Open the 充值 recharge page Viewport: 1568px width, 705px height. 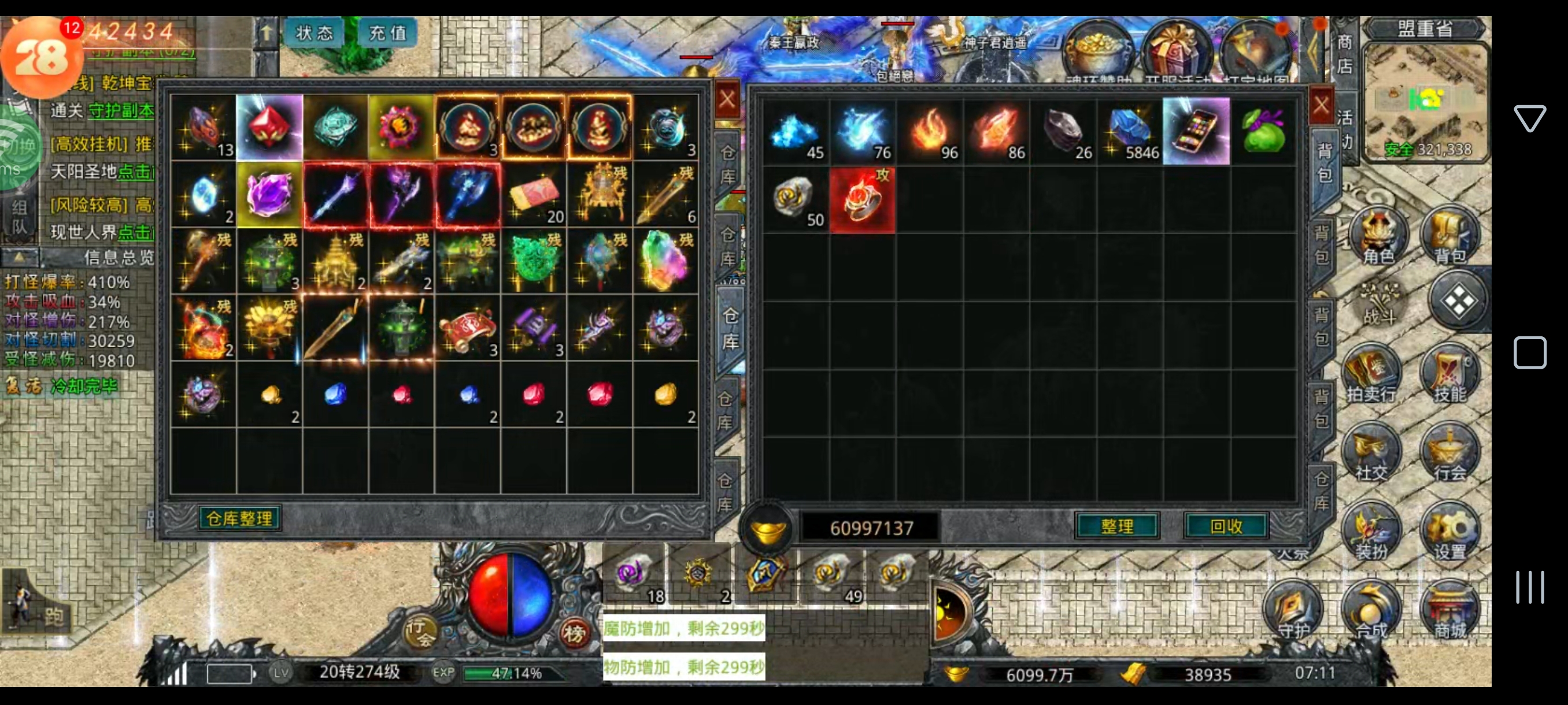pyautogui.click(x=388, y=32)
